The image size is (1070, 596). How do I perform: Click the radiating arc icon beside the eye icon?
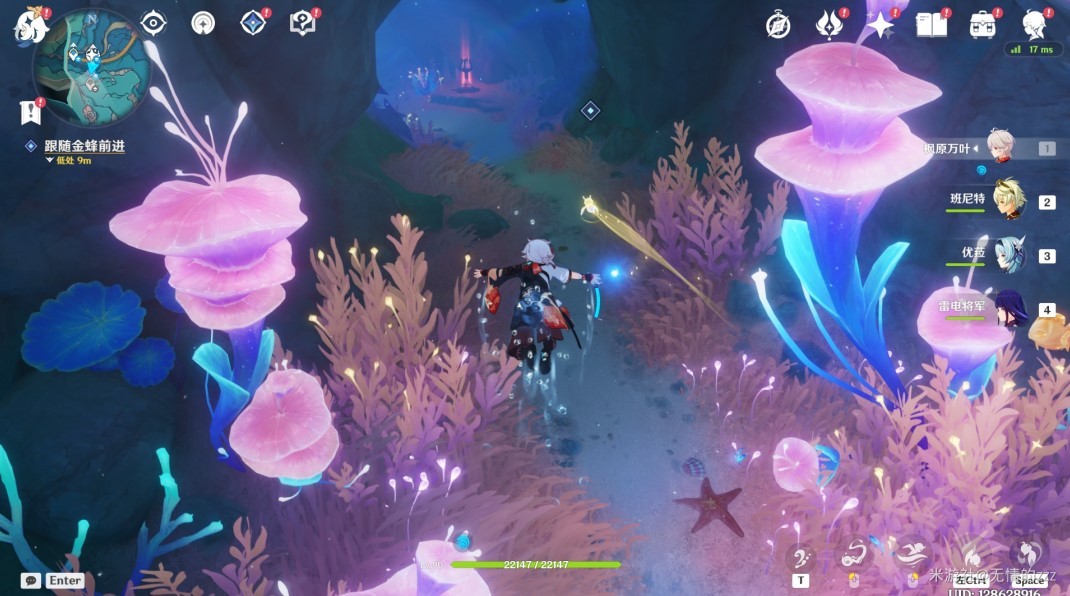click(203, 23)
